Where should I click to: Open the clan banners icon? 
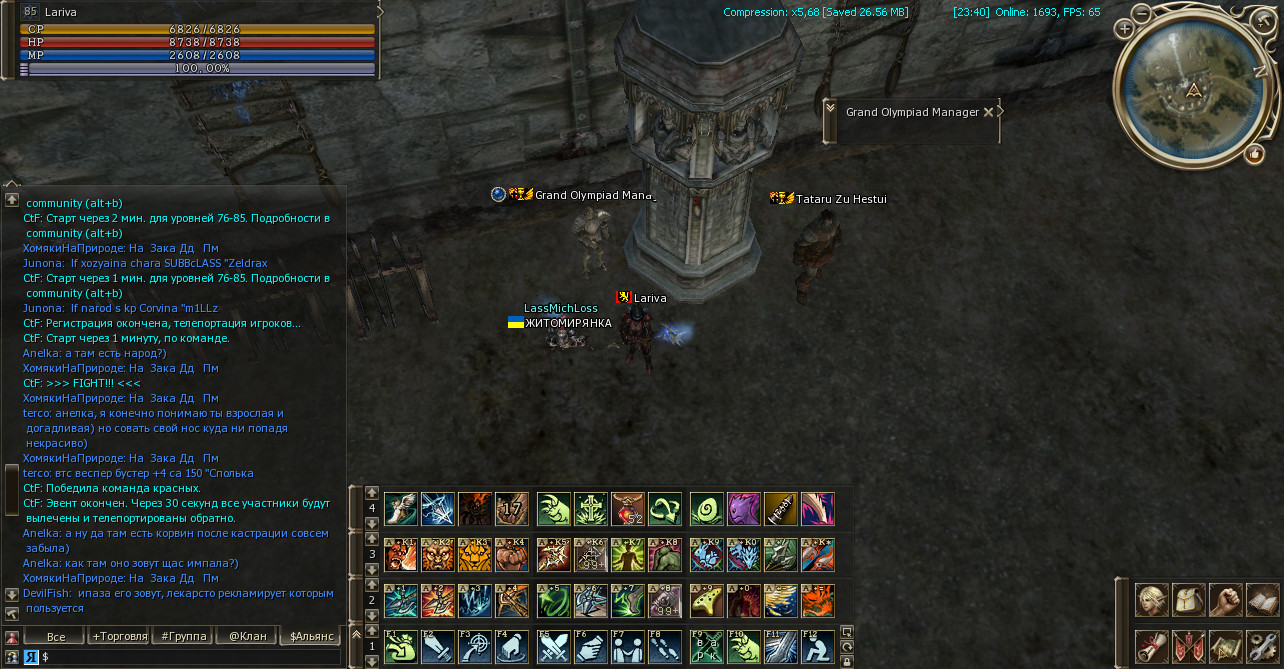[x=1189, y=646]
